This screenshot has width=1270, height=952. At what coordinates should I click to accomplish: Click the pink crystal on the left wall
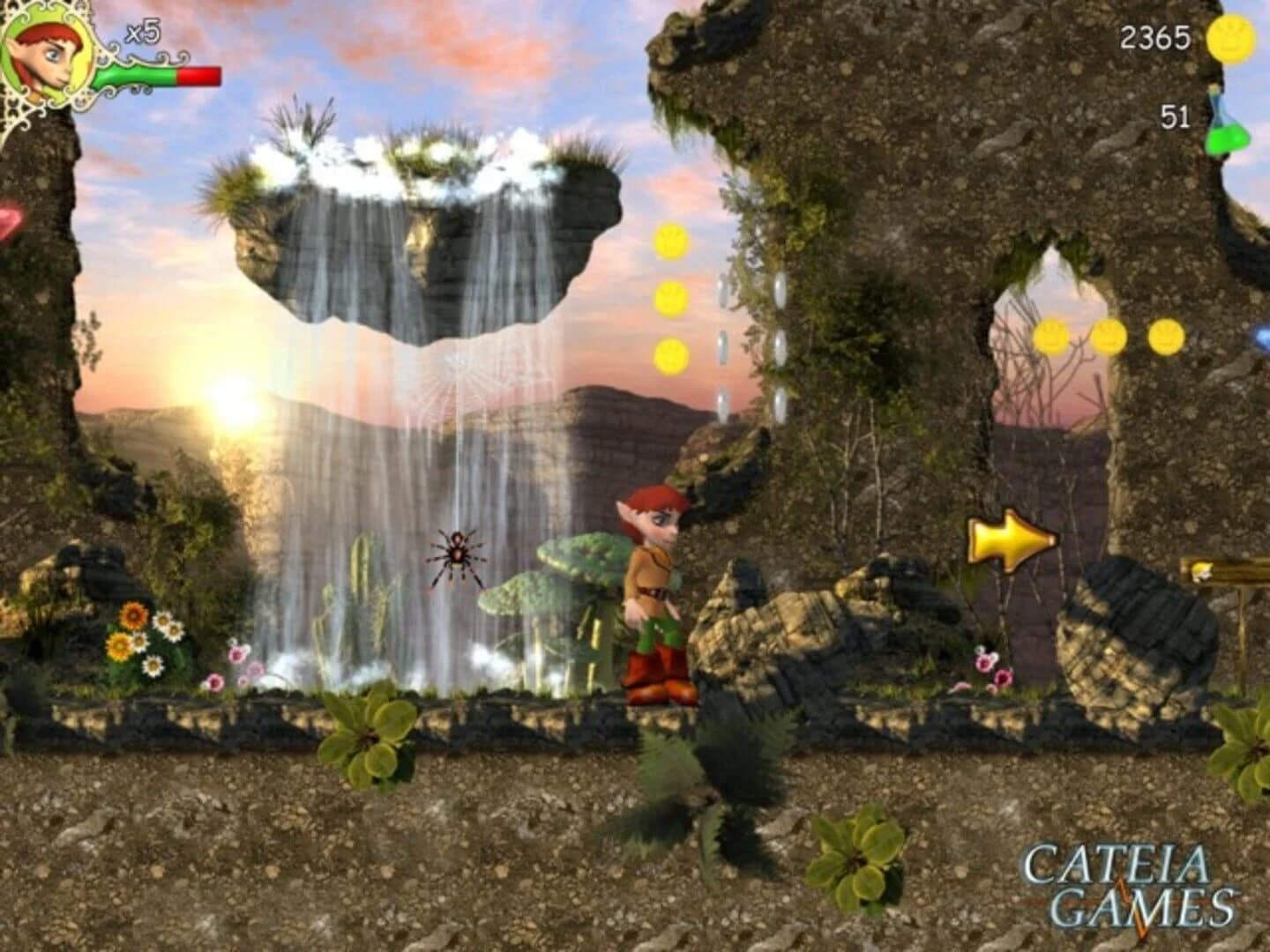point(5,220)
